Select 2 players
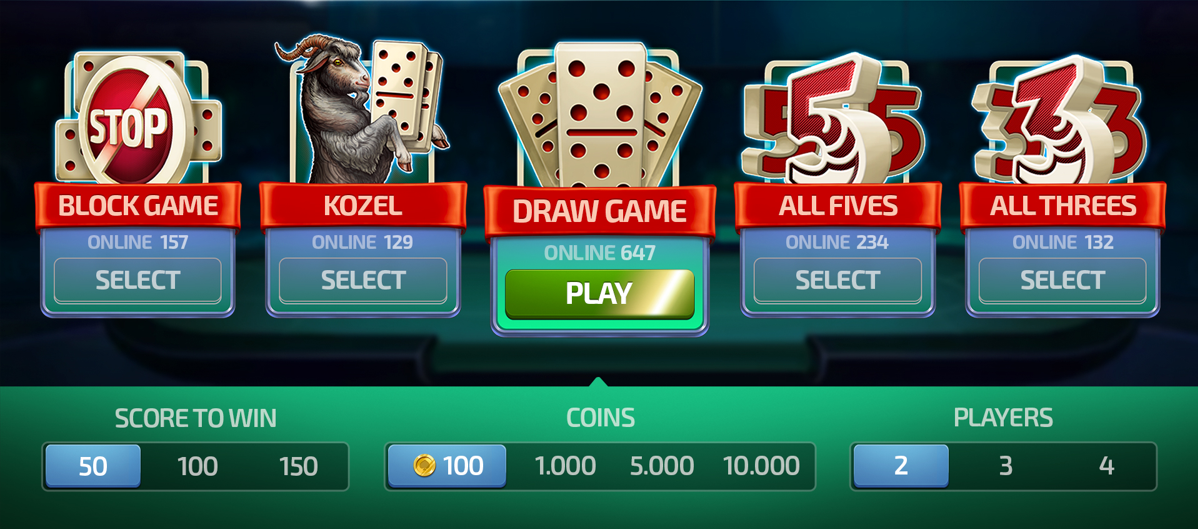 [900, 466]
